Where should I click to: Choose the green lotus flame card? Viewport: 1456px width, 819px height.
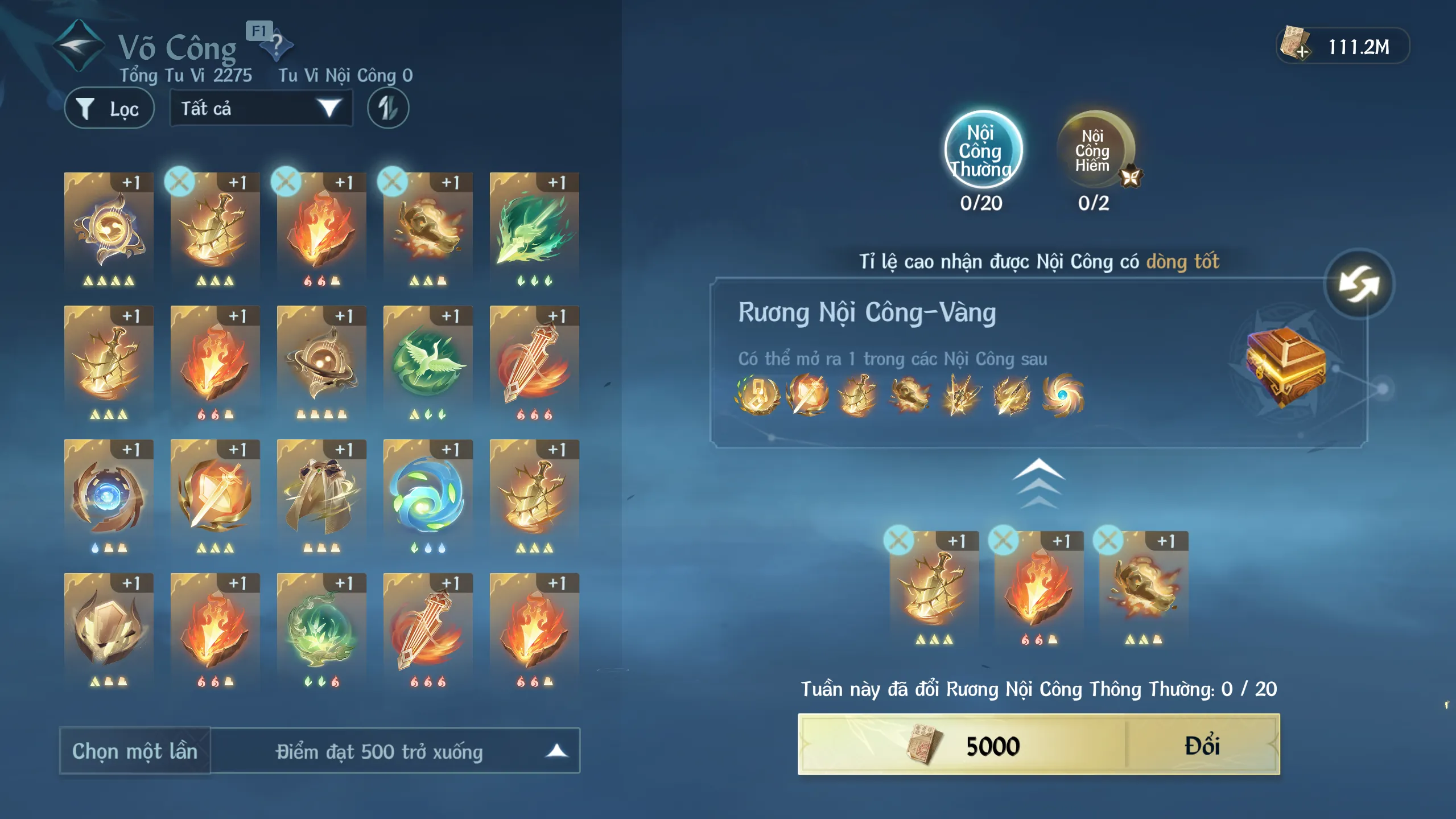coord(321,630)
